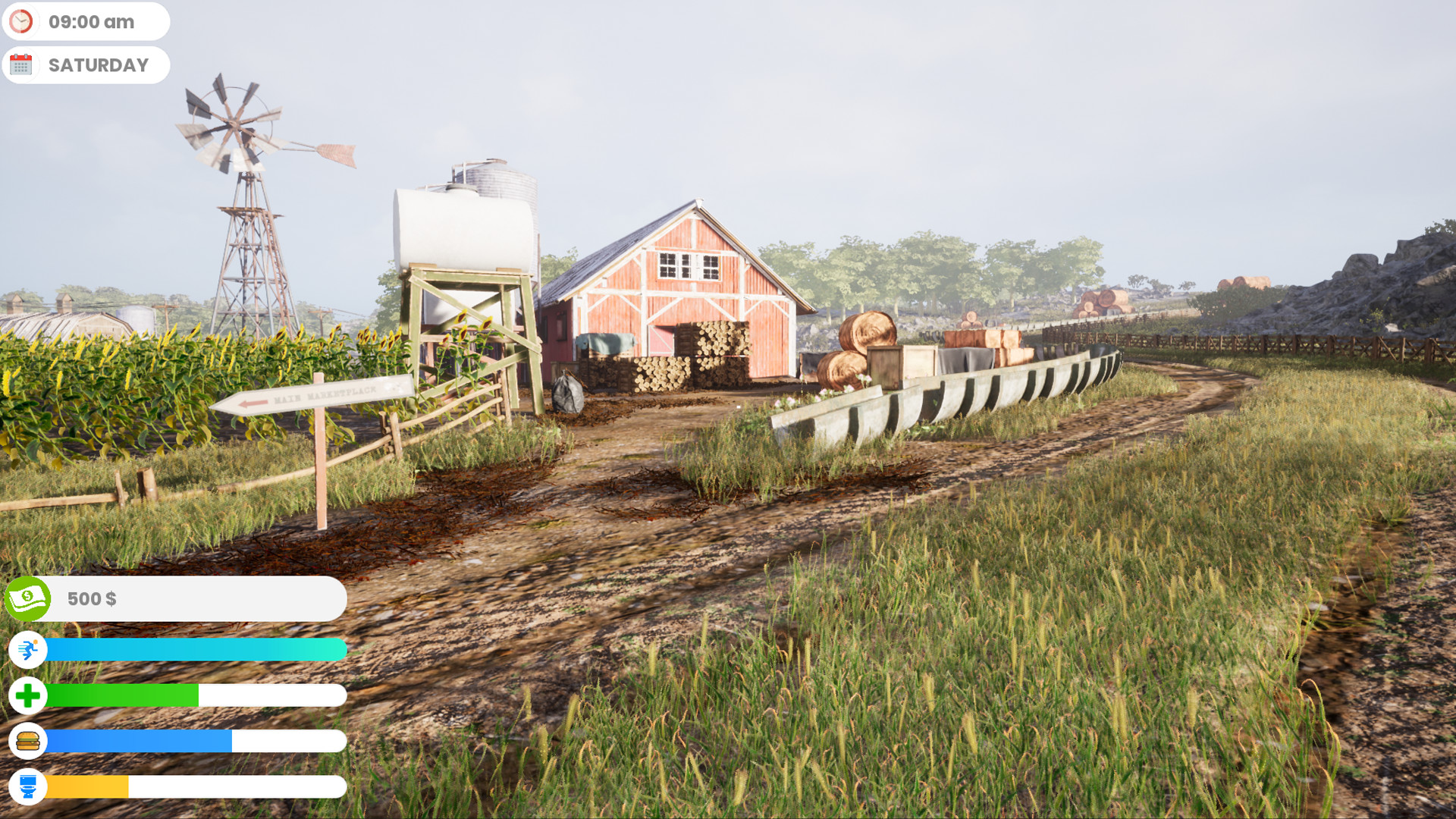Expand the 500 $ money panel
The width and height of the screenshot is (1456, 819).
pyautogui.click(x=174, y=598)
